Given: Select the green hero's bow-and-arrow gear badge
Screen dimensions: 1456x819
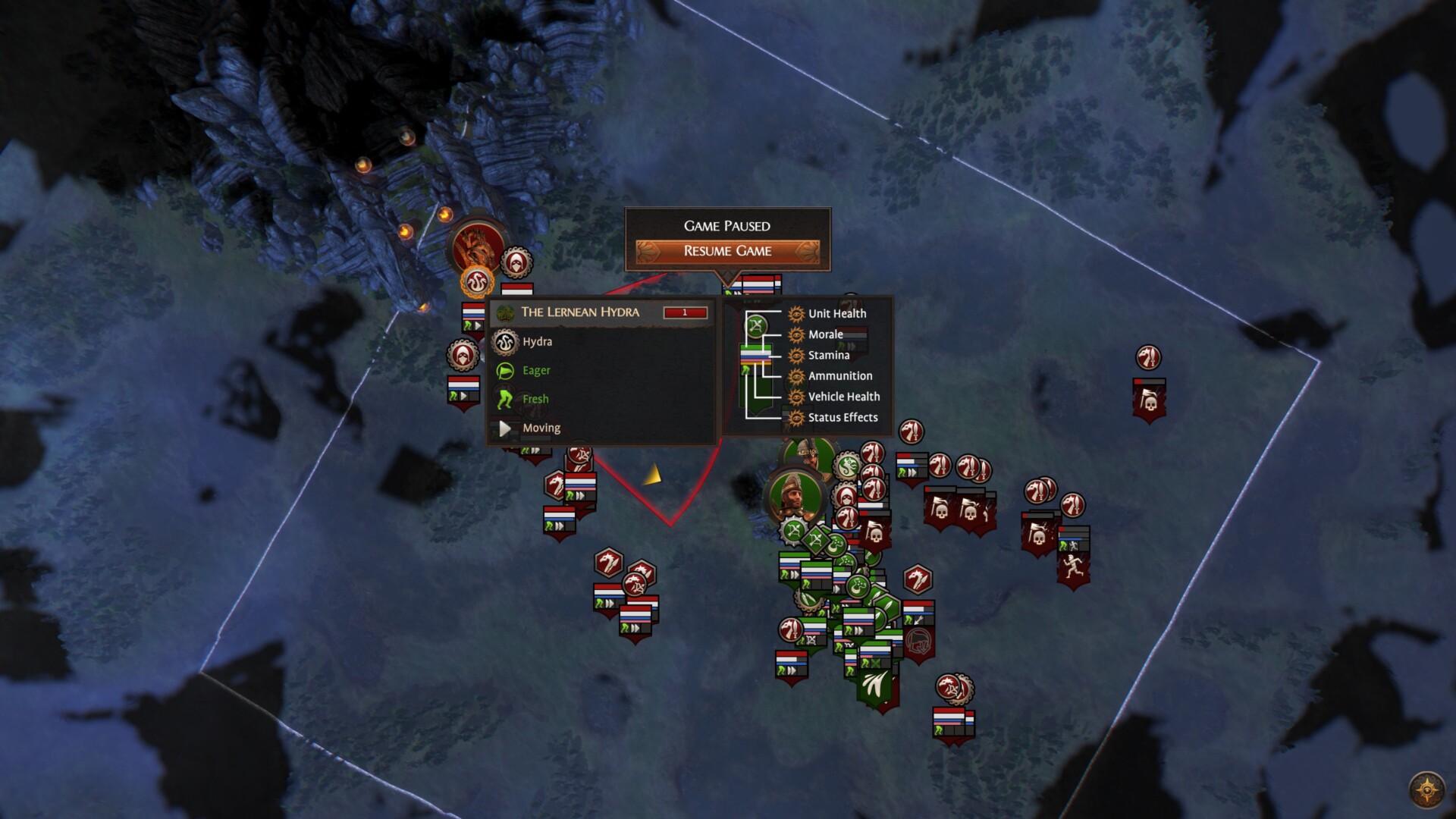Looking at the screenshot, I should (x=792, y=529).
